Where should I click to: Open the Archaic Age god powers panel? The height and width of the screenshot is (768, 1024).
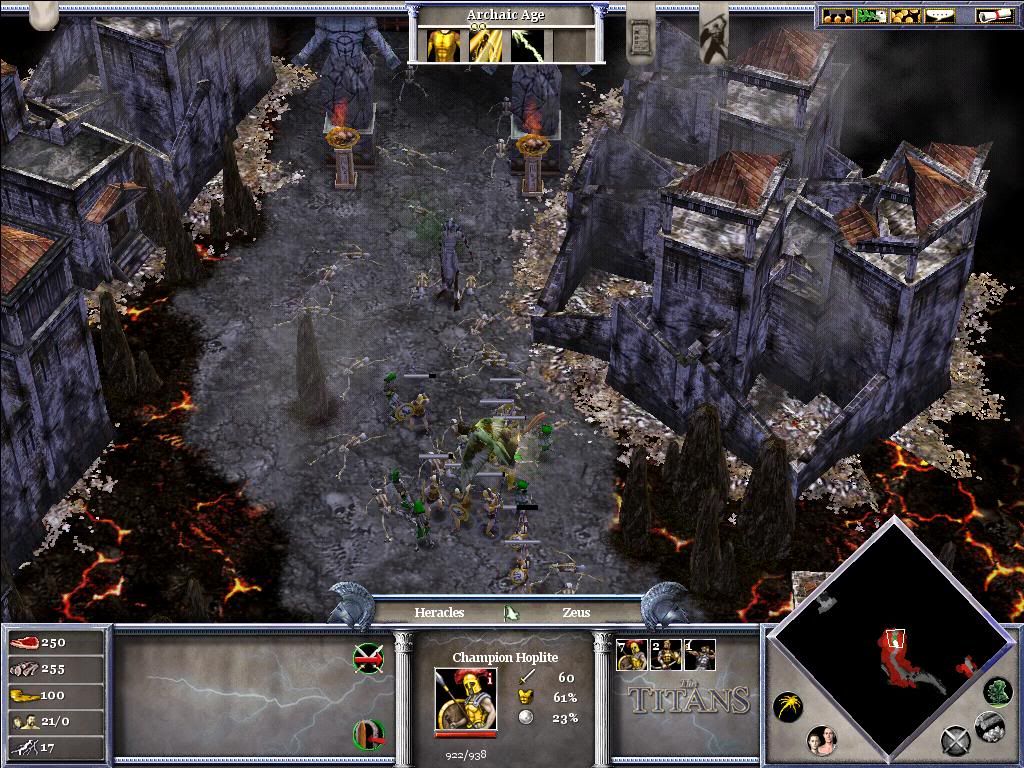tap(505, 15)
